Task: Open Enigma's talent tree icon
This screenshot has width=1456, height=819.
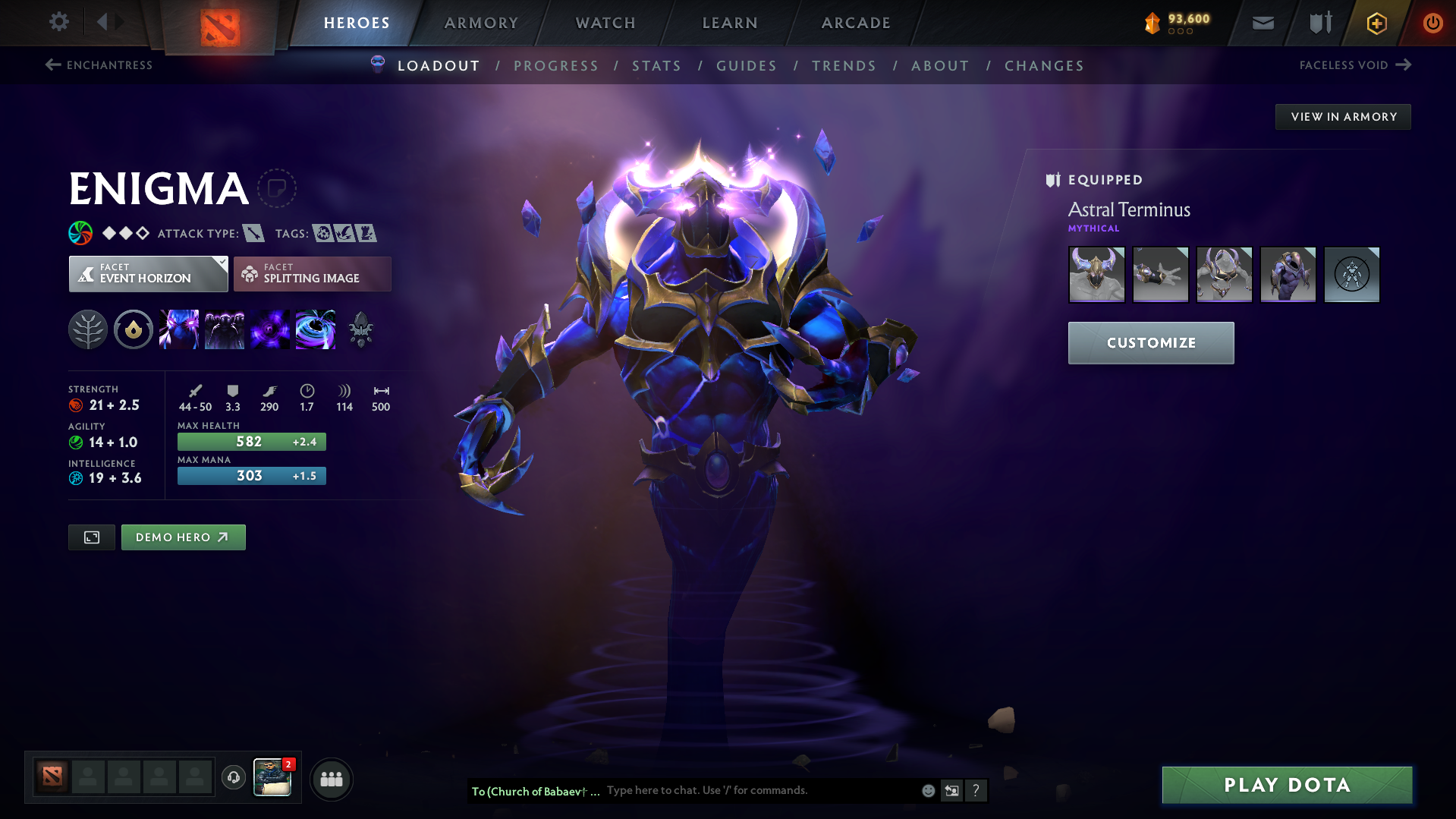Action: tap(88, 329)
